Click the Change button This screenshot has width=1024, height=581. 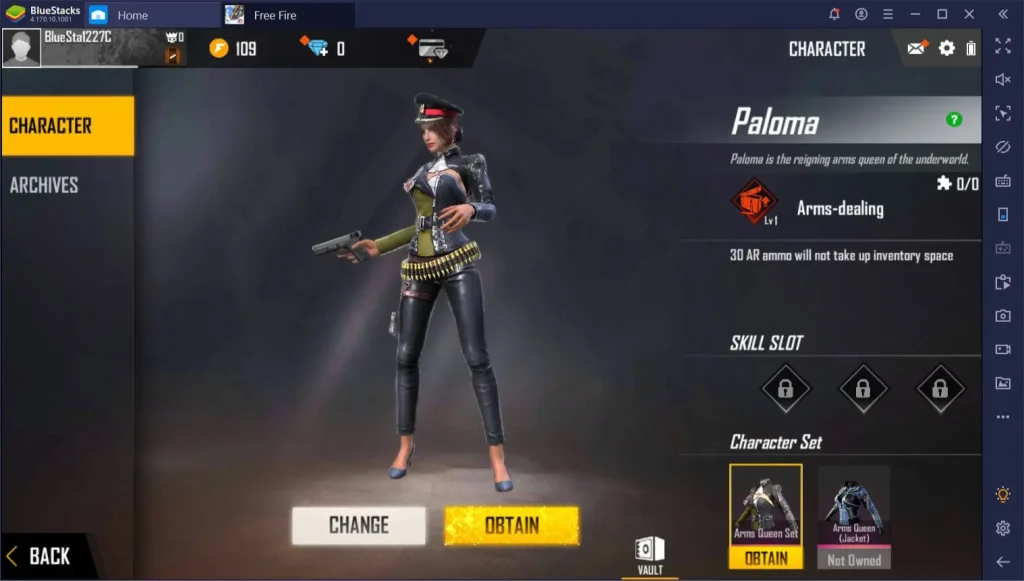[358, 525]
